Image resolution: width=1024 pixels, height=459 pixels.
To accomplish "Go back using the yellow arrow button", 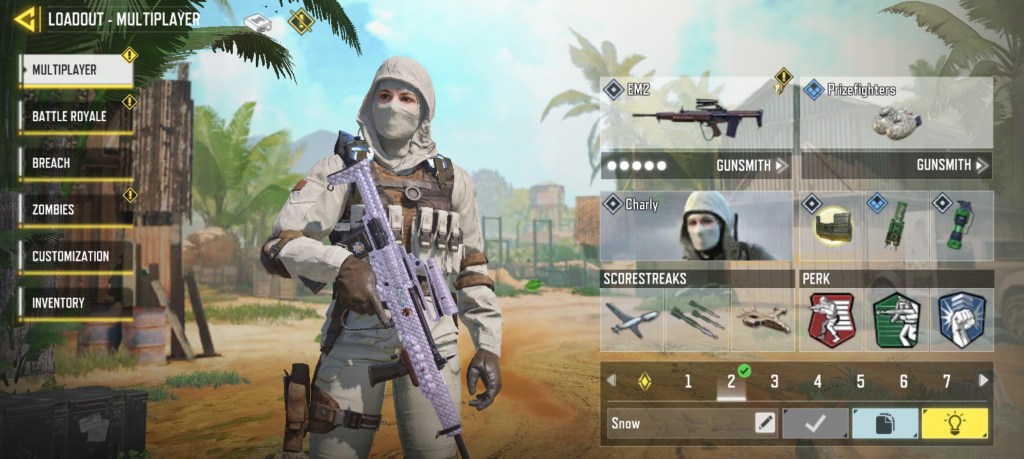I will coord(26,18).
